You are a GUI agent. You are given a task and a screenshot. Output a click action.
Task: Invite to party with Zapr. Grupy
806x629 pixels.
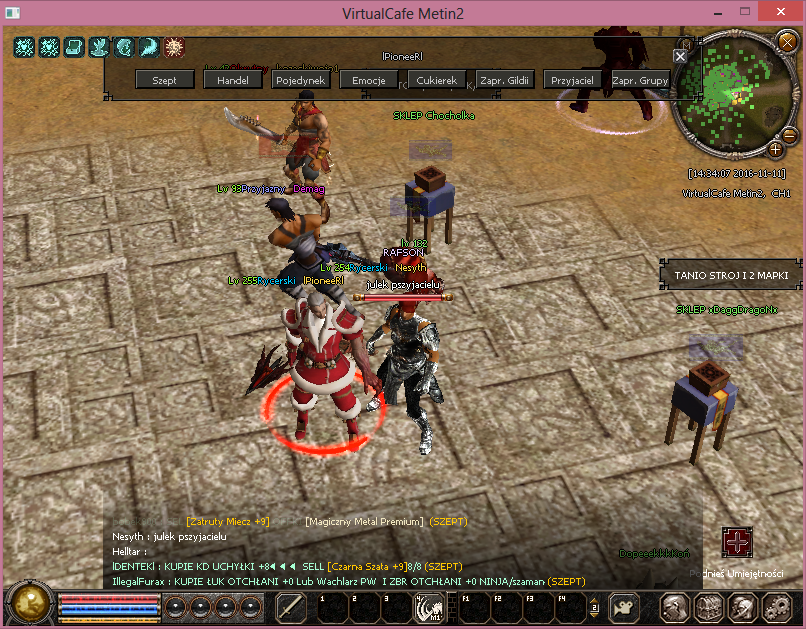tap(640, 80)
